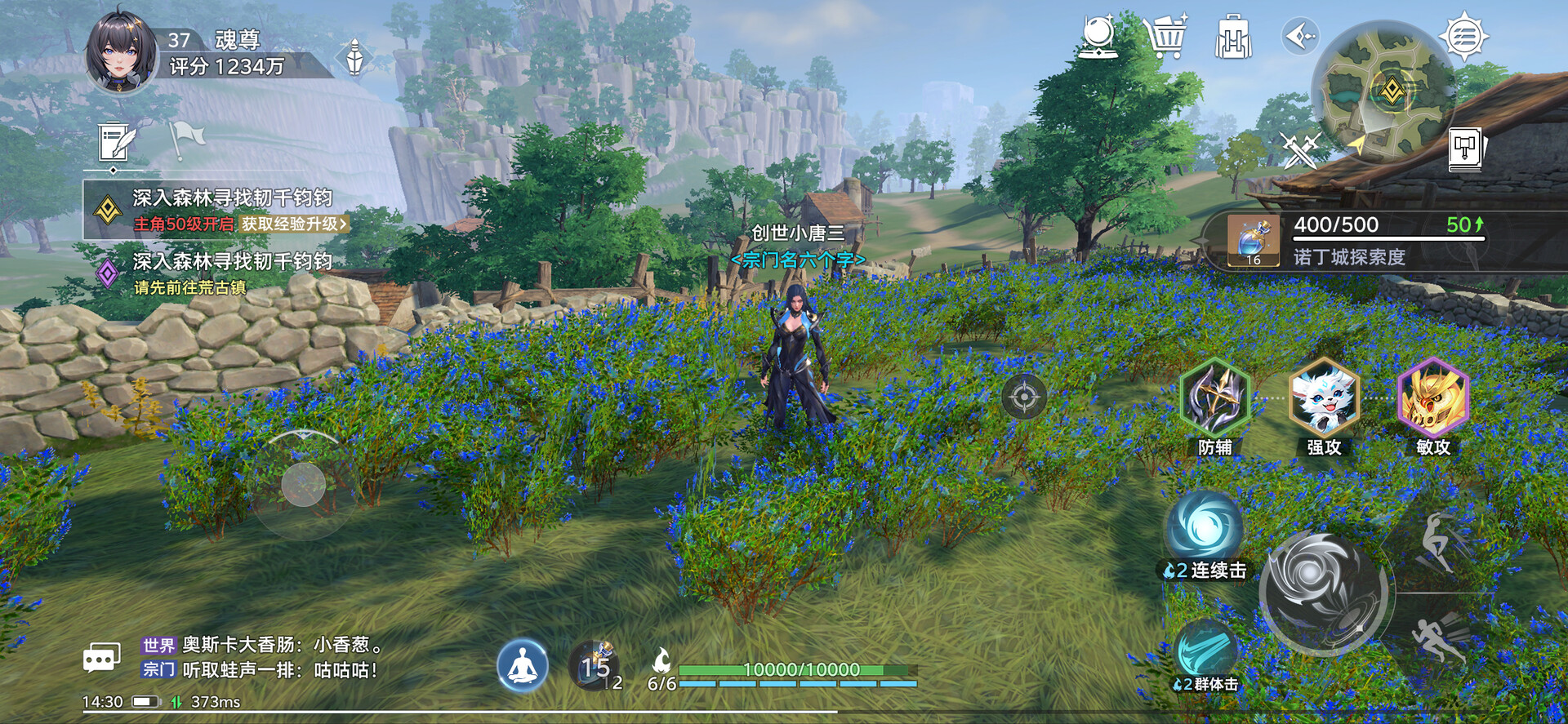Open the chat bubble window
The image size is (1568, 724).
tap(102, 657)
